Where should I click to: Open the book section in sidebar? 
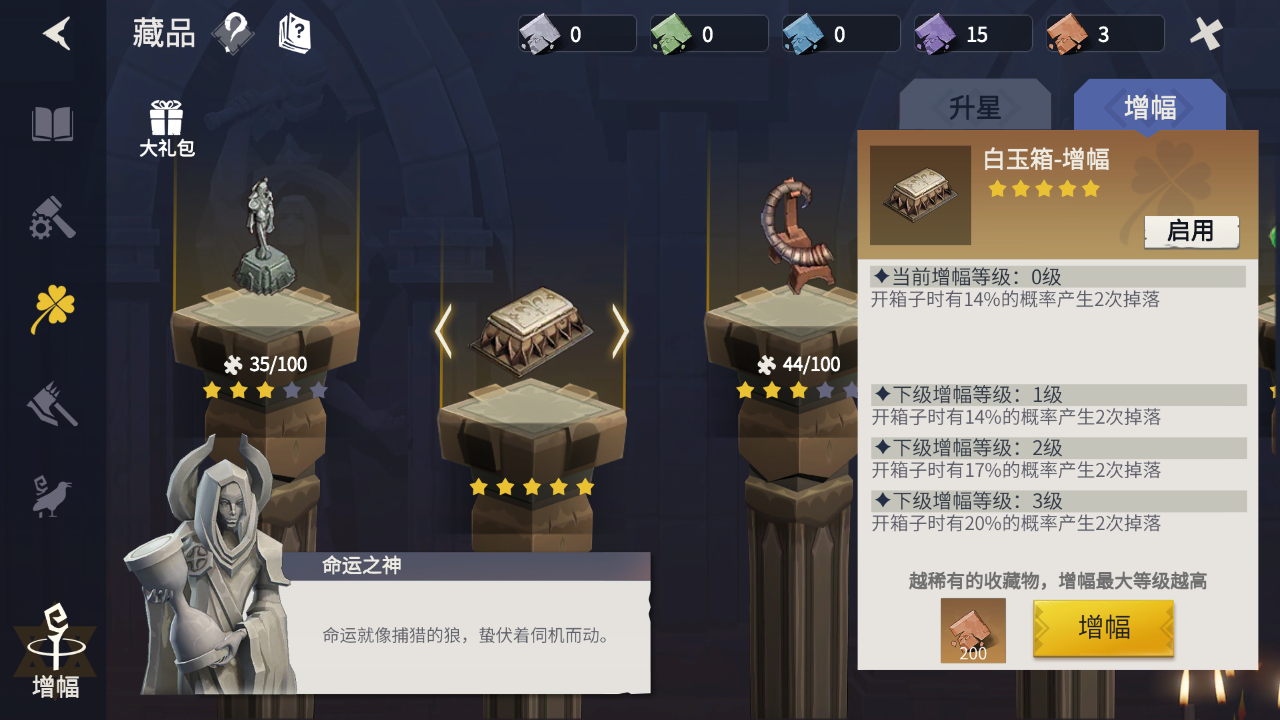tap(53, 125)
